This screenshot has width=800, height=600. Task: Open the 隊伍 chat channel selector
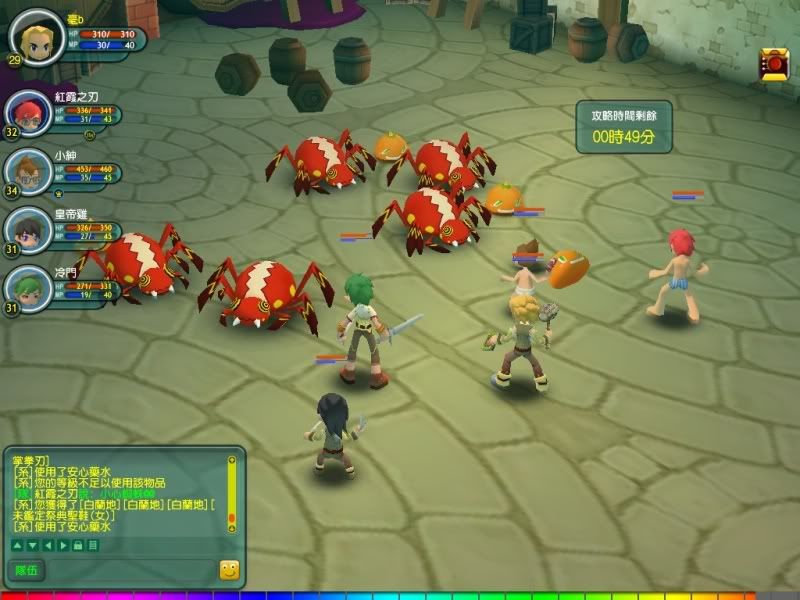pyautogui.click(x=26, y=570)
